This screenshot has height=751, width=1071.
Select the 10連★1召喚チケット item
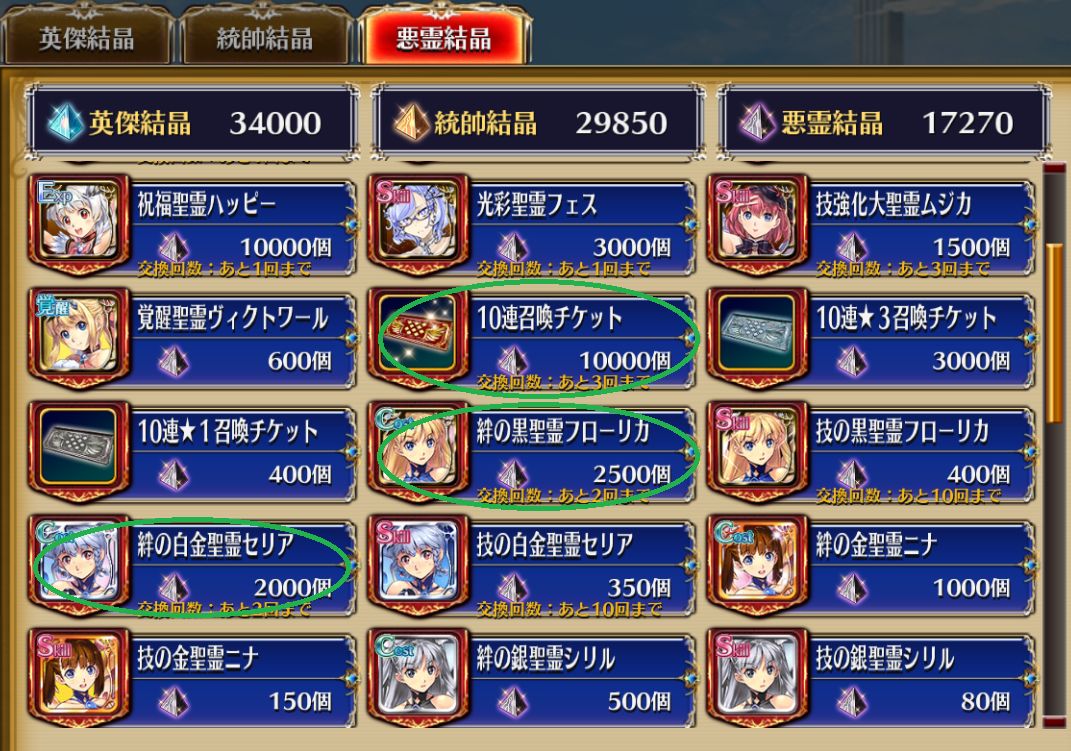coord(195,454)
